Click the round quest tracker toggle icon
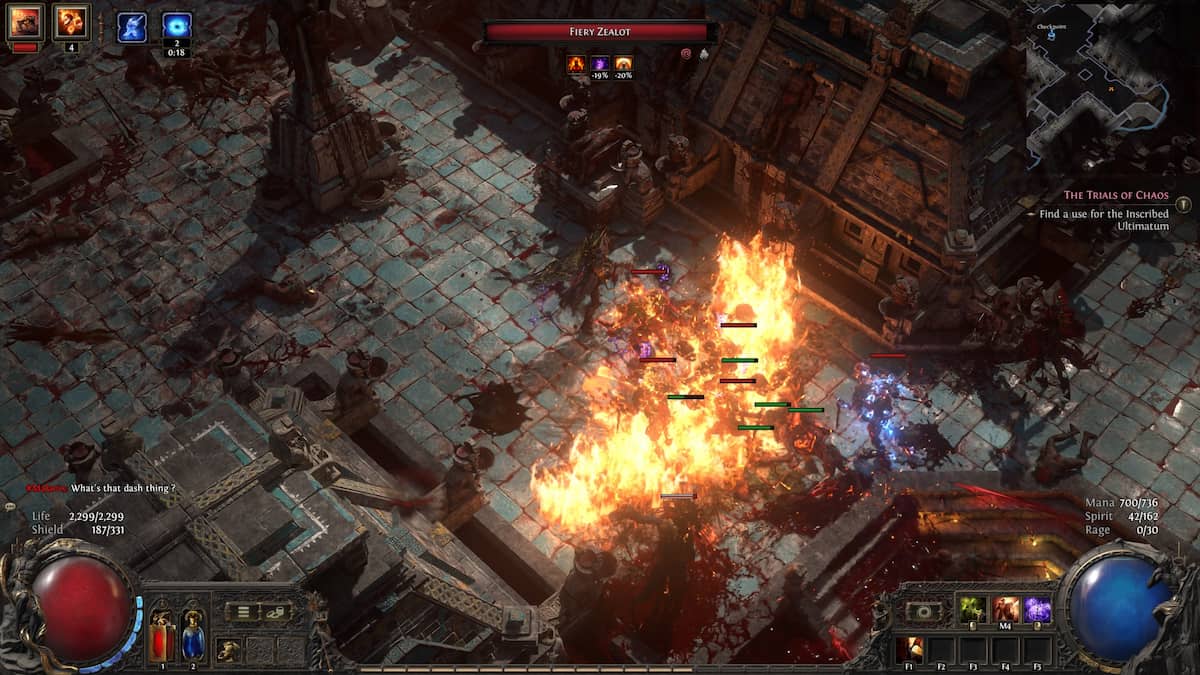1200x675 pixels. point(1183,205)
